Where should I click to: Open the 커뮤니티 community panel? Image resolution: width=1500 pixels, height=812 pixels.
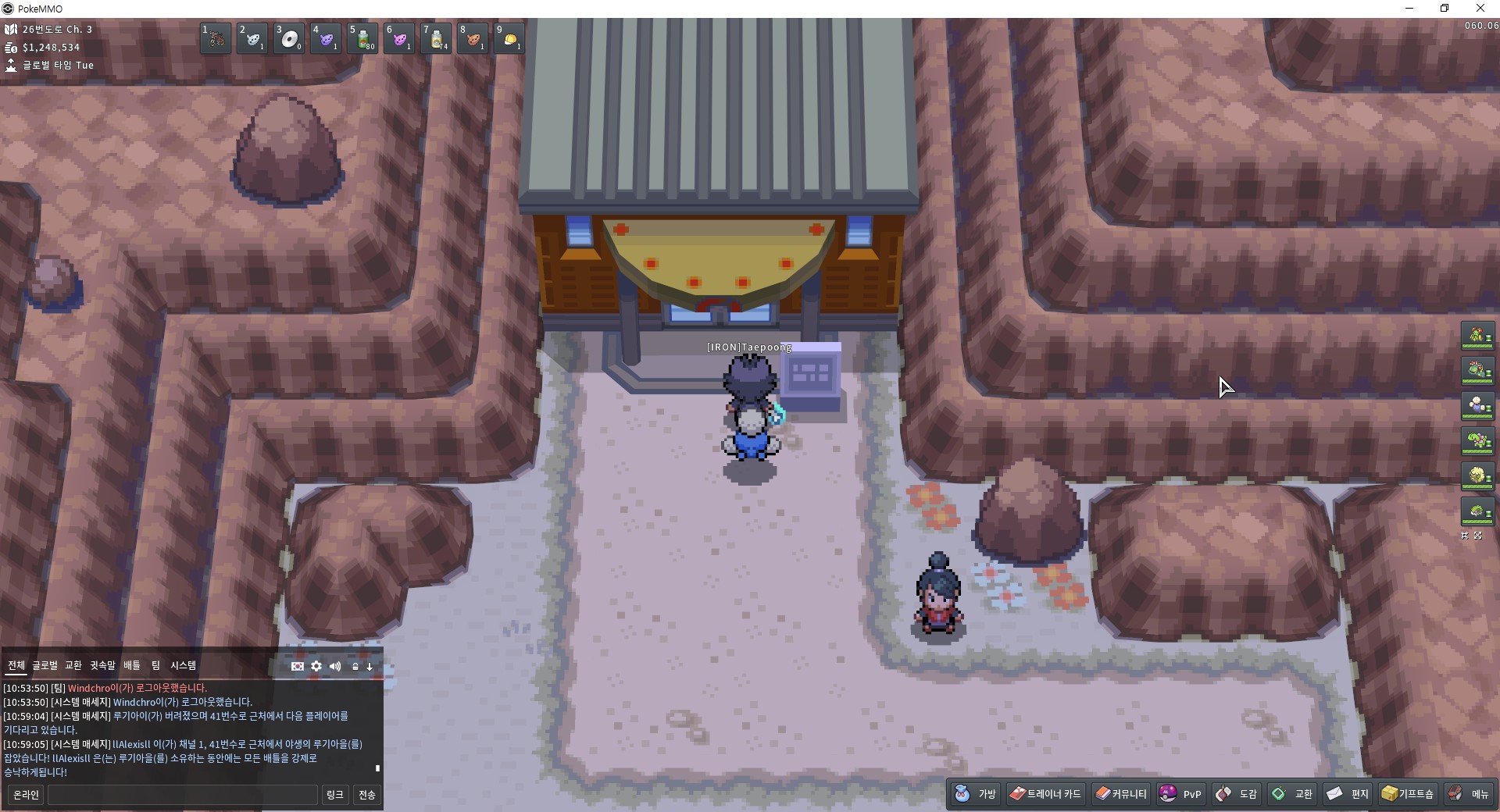1121,794
